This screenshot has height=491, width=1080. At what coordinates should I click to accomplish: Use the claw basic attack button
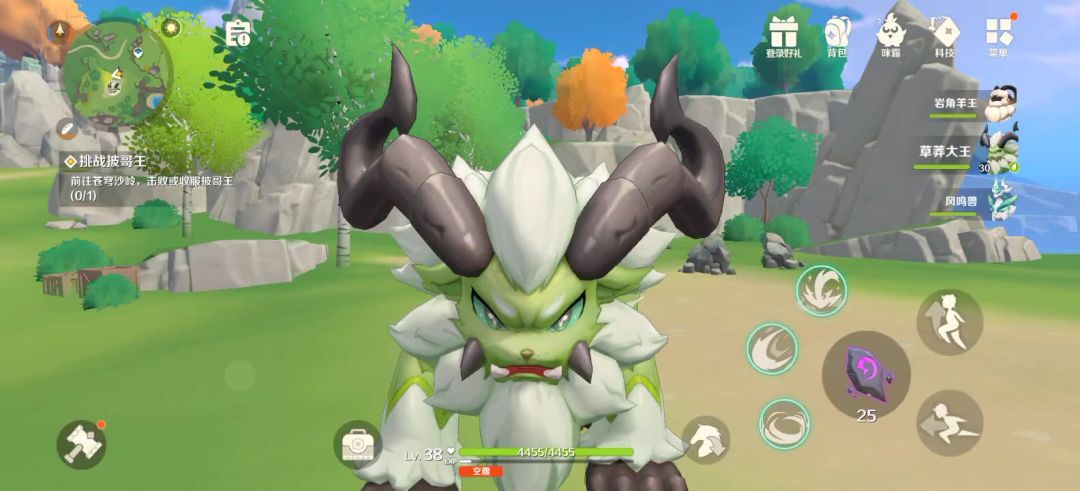click(706, 439)
